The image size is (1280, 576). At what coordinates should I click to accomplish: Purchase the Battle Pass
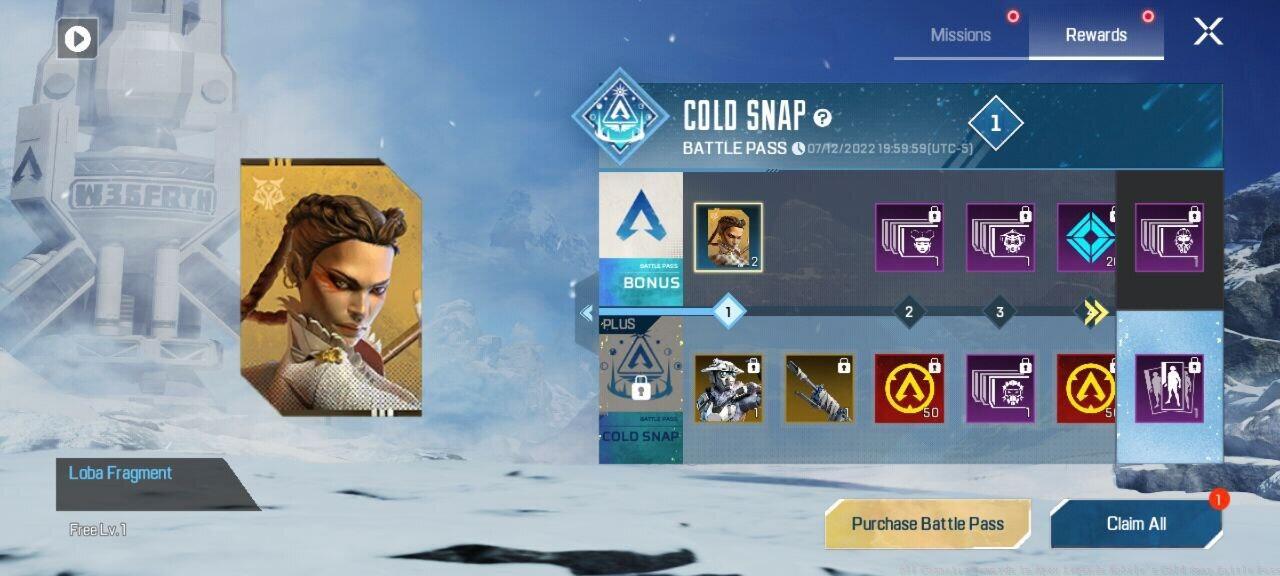point(927,524)
